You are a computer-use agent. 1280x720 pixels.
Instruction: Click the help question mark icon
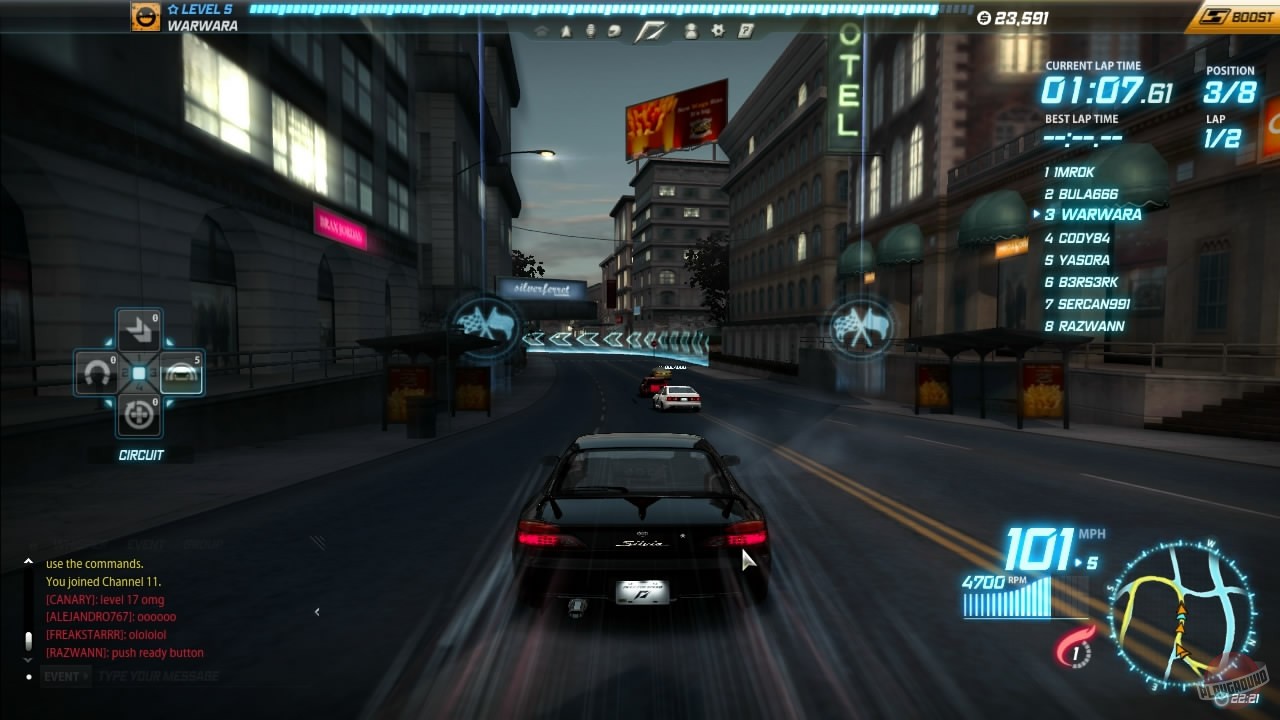coord(745,31)
